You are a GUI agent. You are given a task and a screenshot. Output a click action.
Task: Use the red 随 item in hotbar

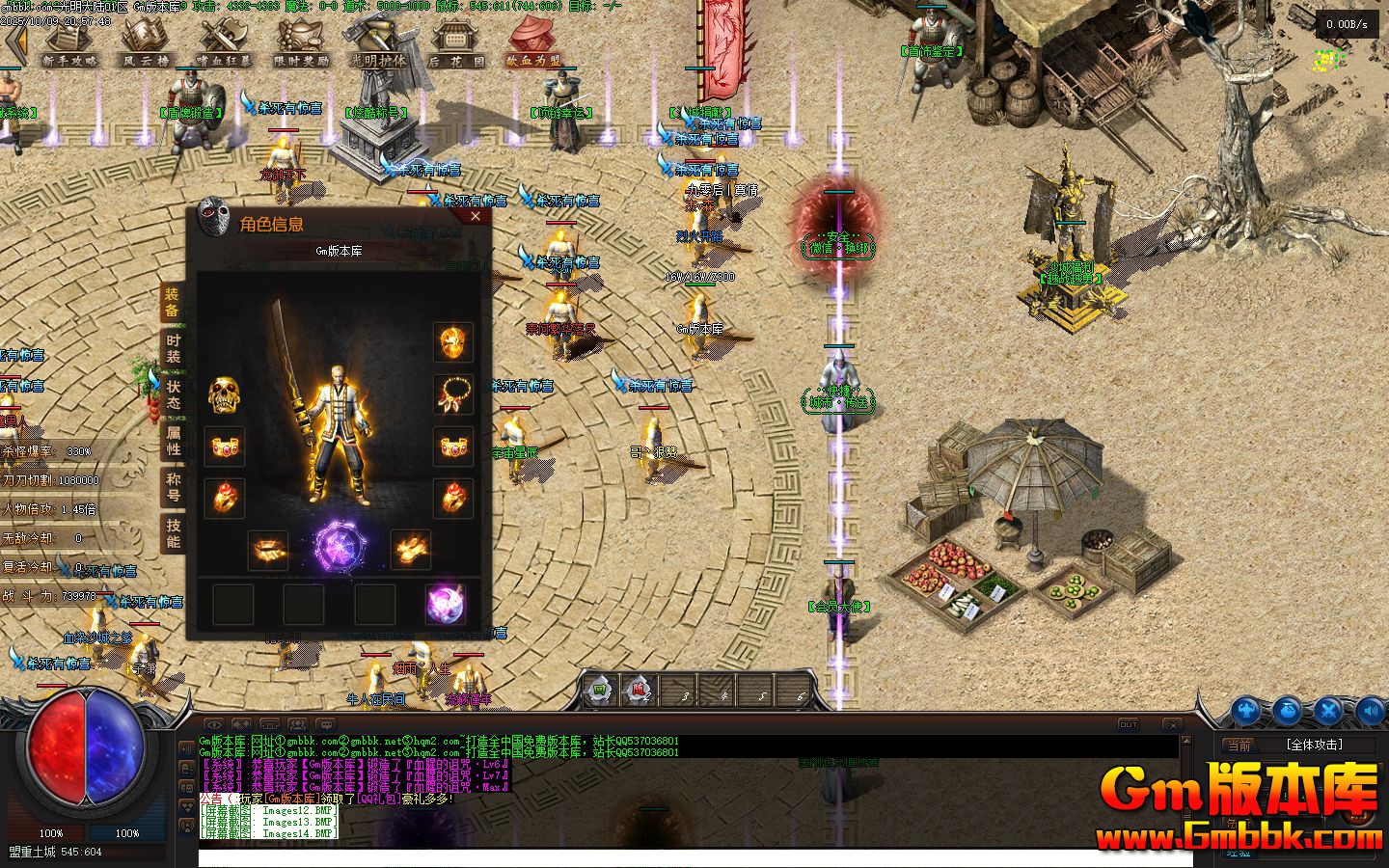point(639,690)
